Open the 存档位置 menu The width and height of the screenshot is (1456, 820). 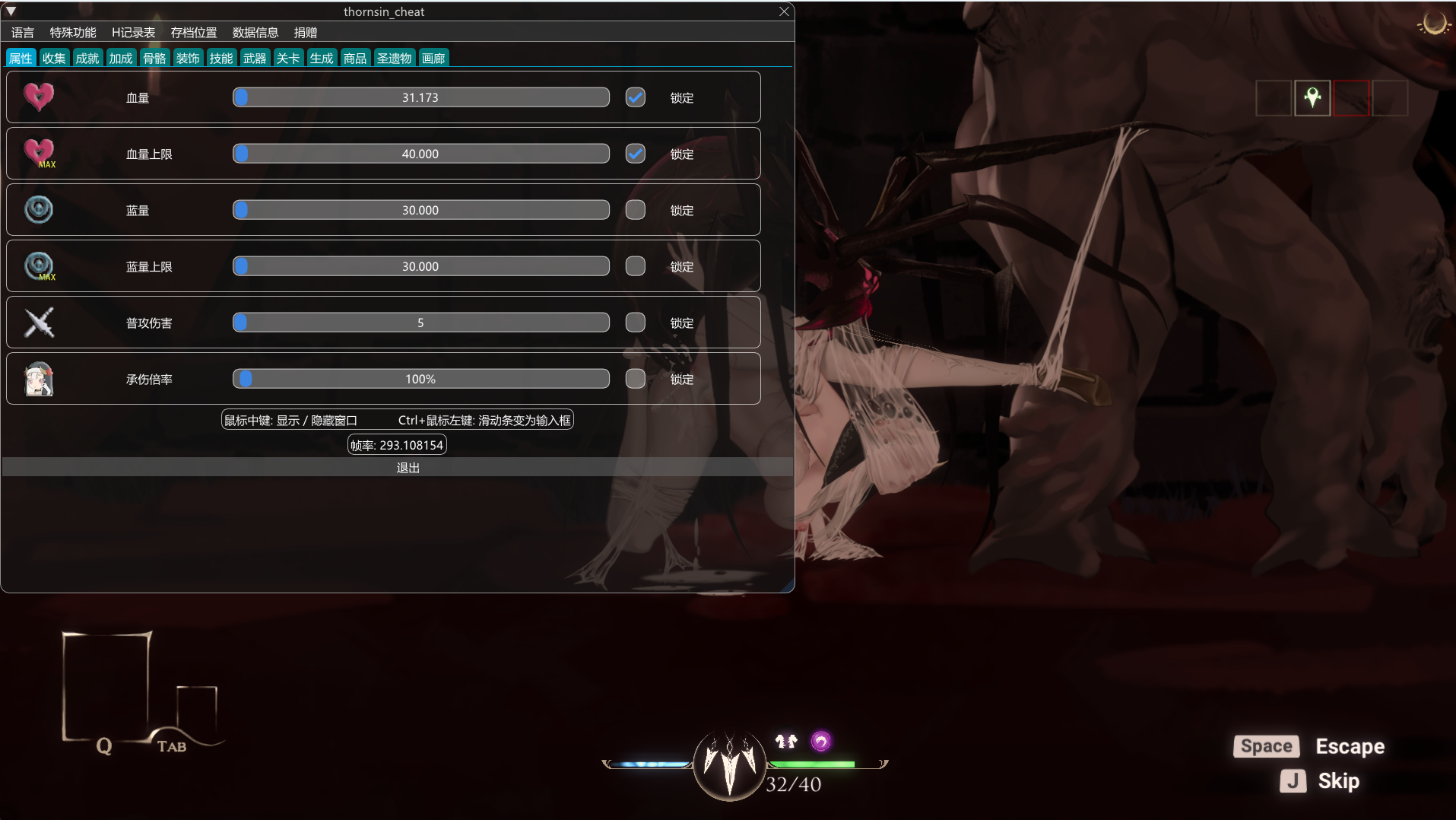click(194, 33)
